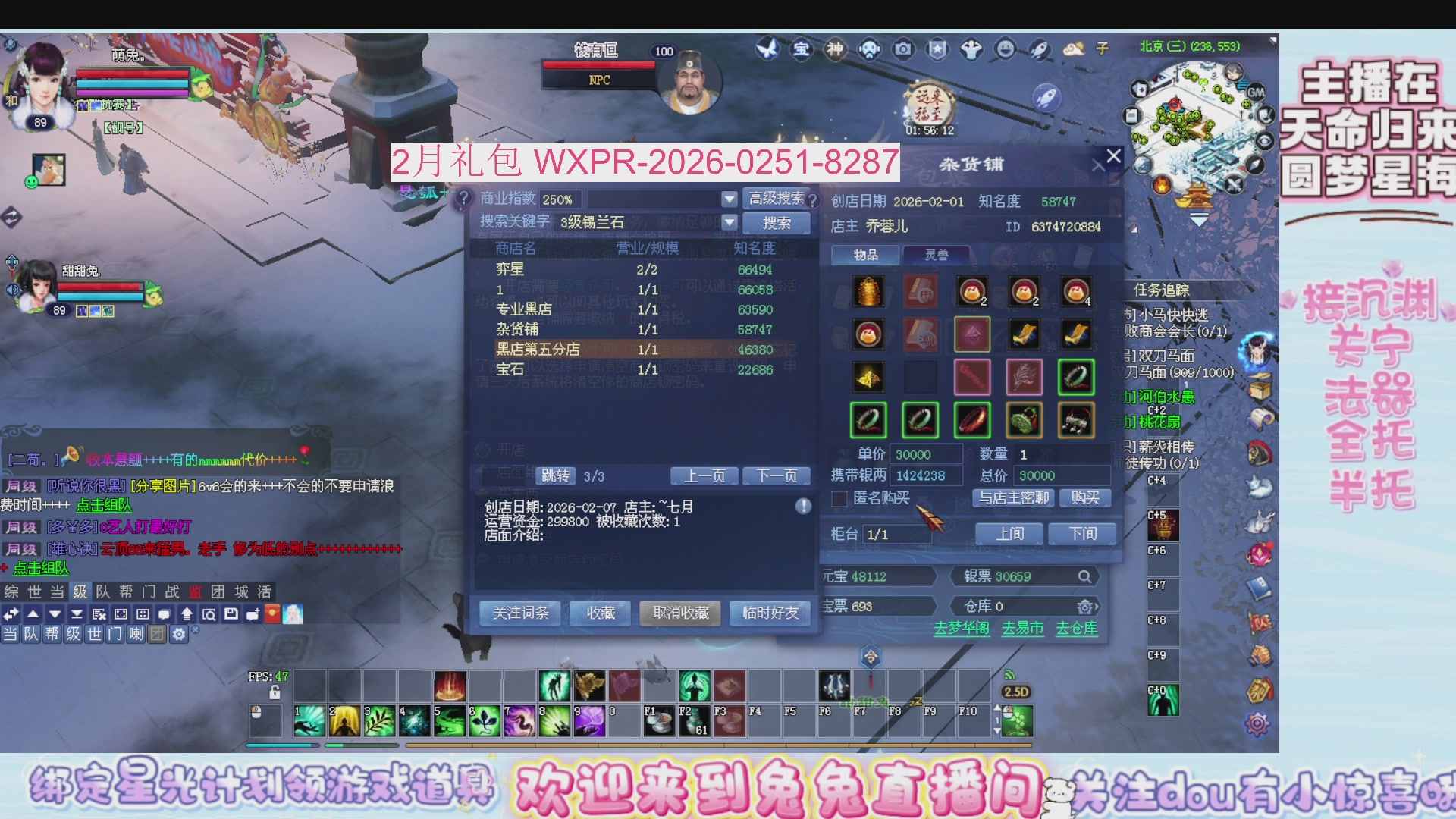Open the 神 deity icon in top toolbar

[x=835, y=49]
